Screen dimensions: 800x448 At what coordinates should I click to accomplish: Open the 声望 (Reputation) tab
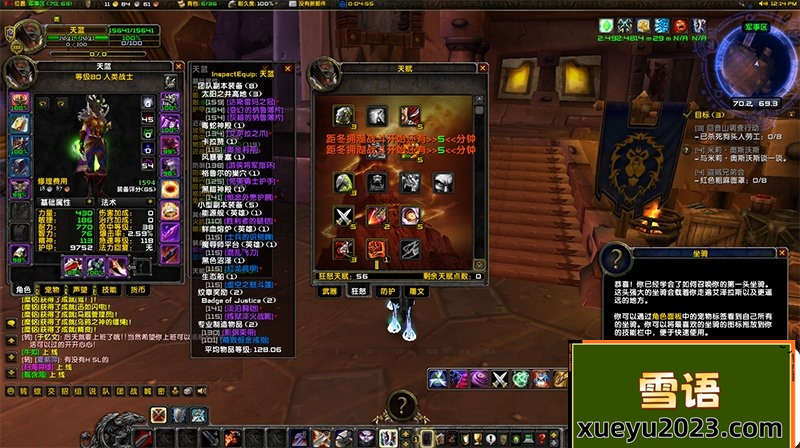[x=79, y=289]
